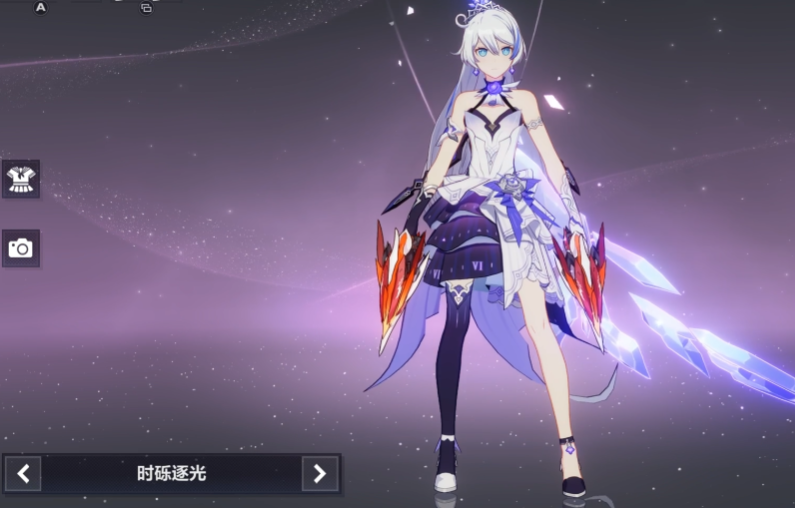Activate the camera photo mode button
The image size is (795, 508).
pos(20,248)
